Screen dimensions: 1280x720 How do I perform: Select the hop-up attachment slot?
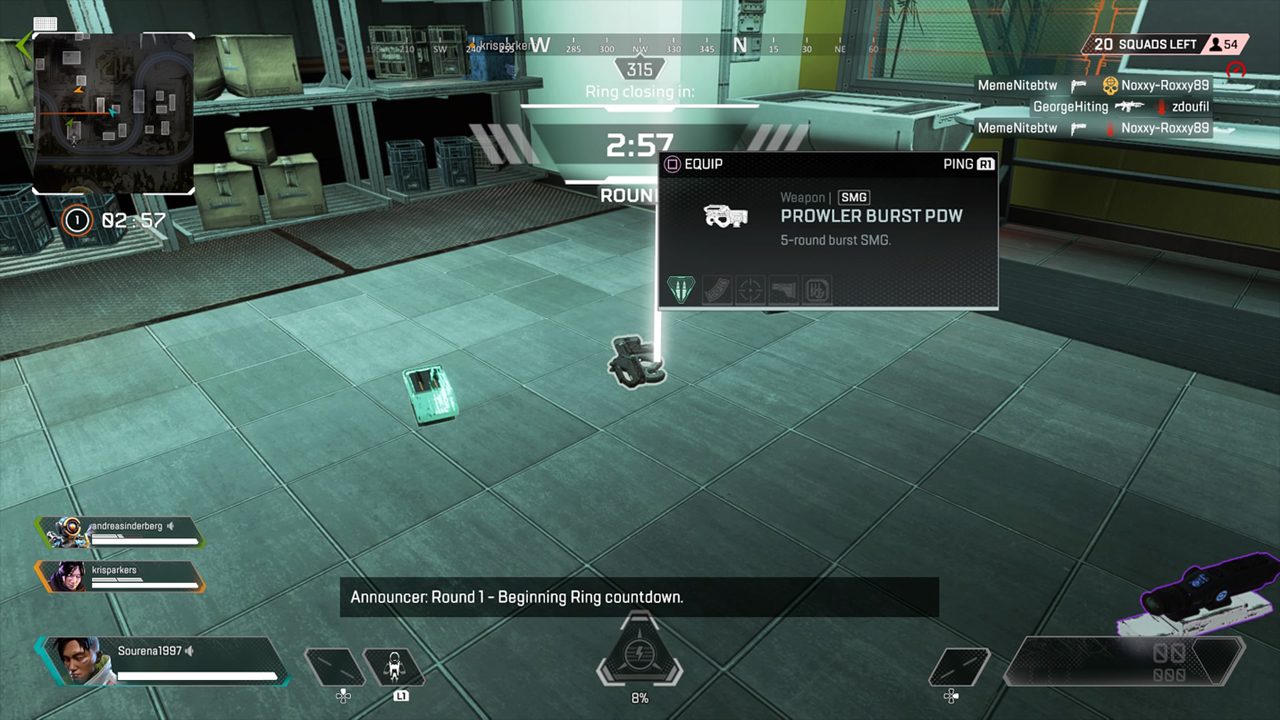[x=818, y=290]
